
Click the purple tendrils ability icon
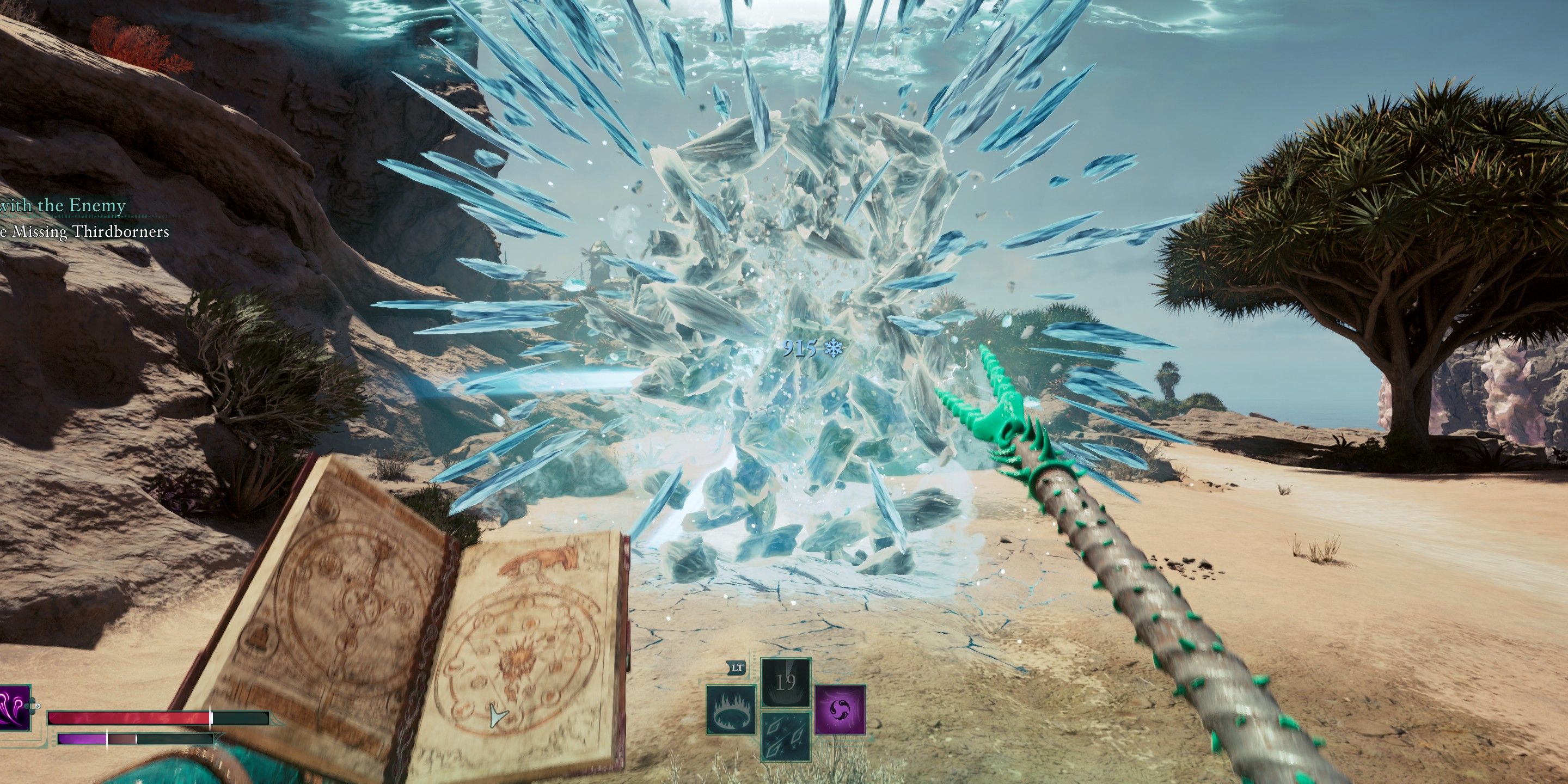click(15, 707)
